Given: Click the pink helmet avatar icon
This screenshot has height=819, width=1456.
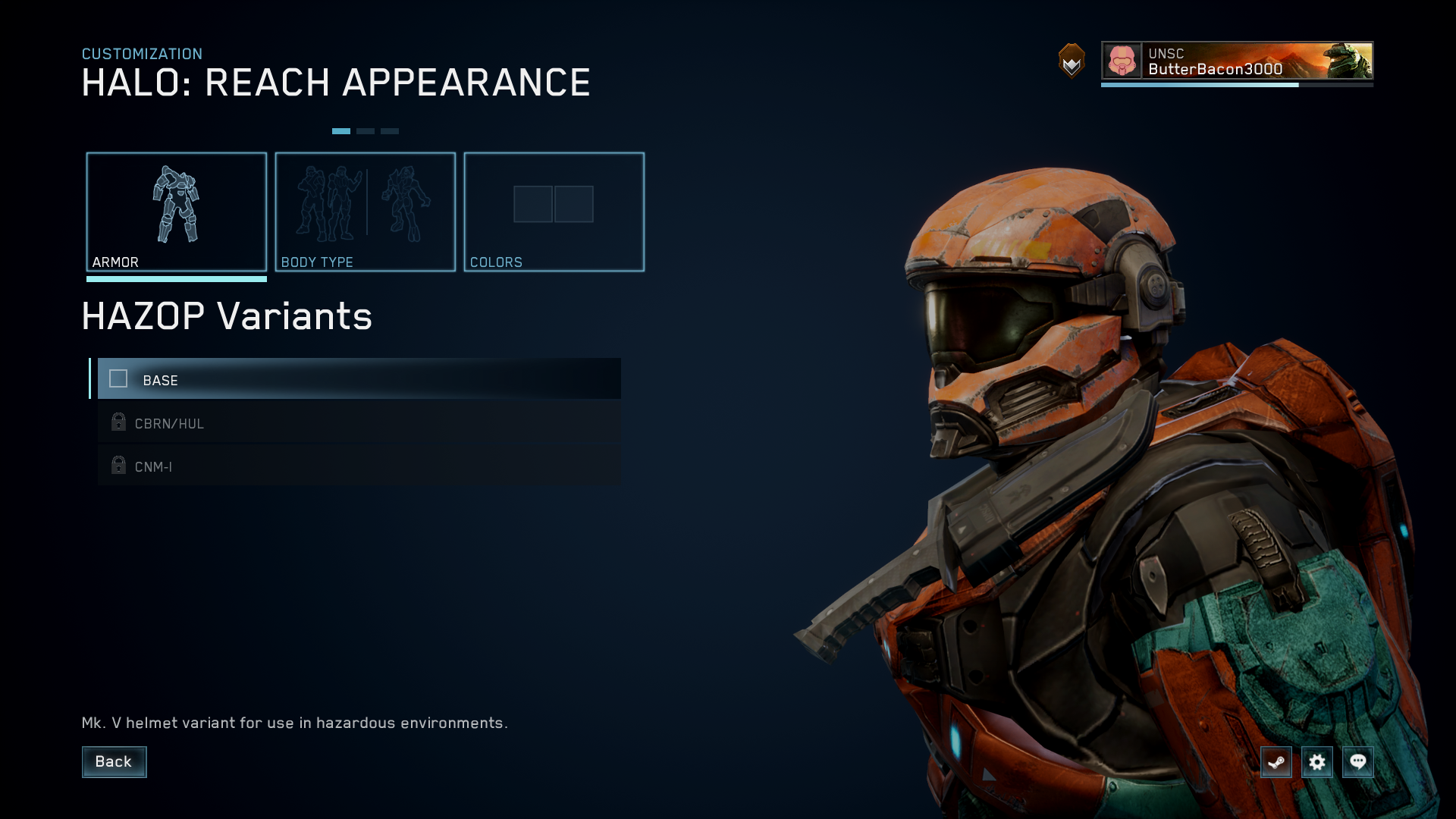Looking at the screenshot, I should [1120, 61].
